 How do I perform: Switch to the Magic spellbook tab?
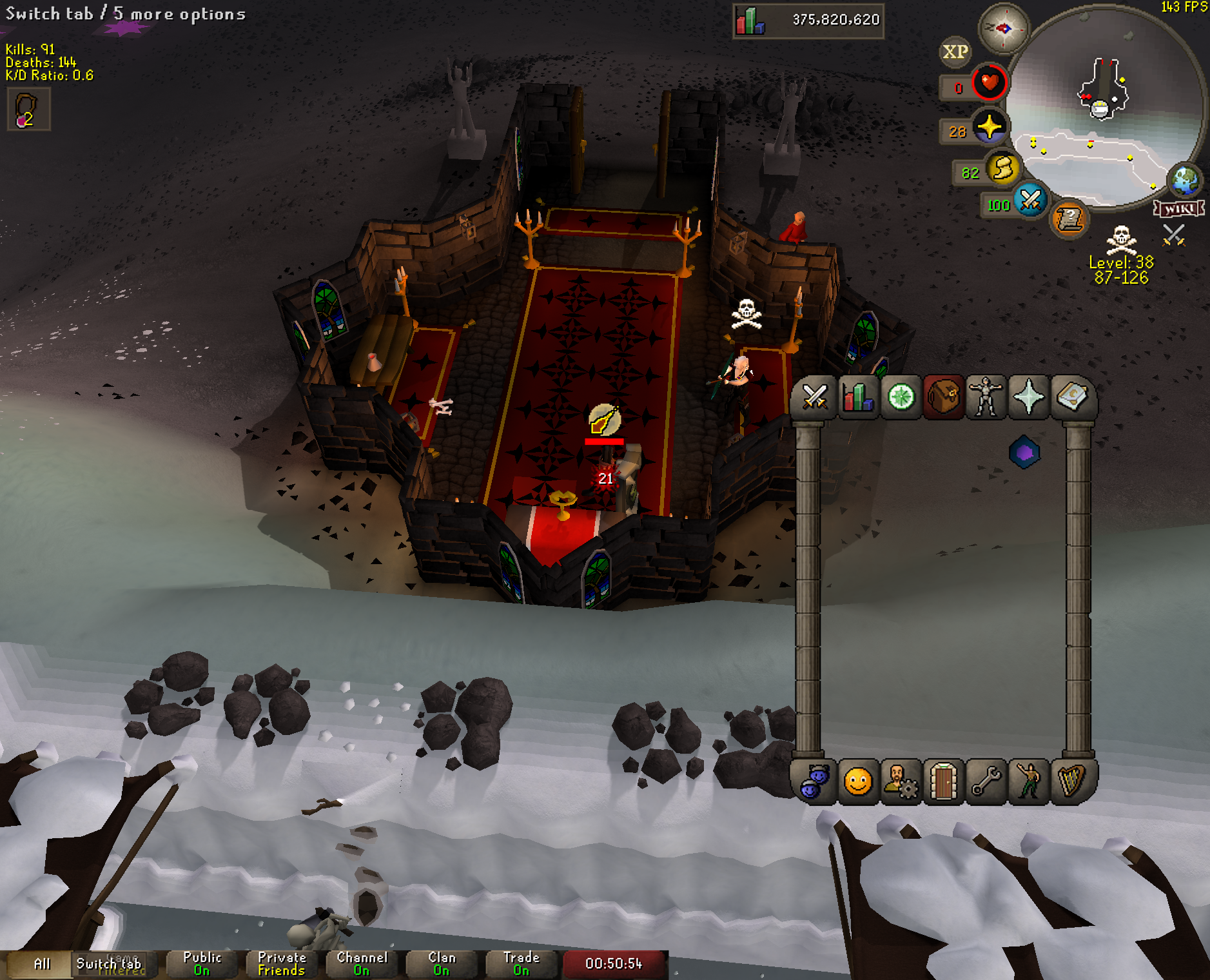1071,397
